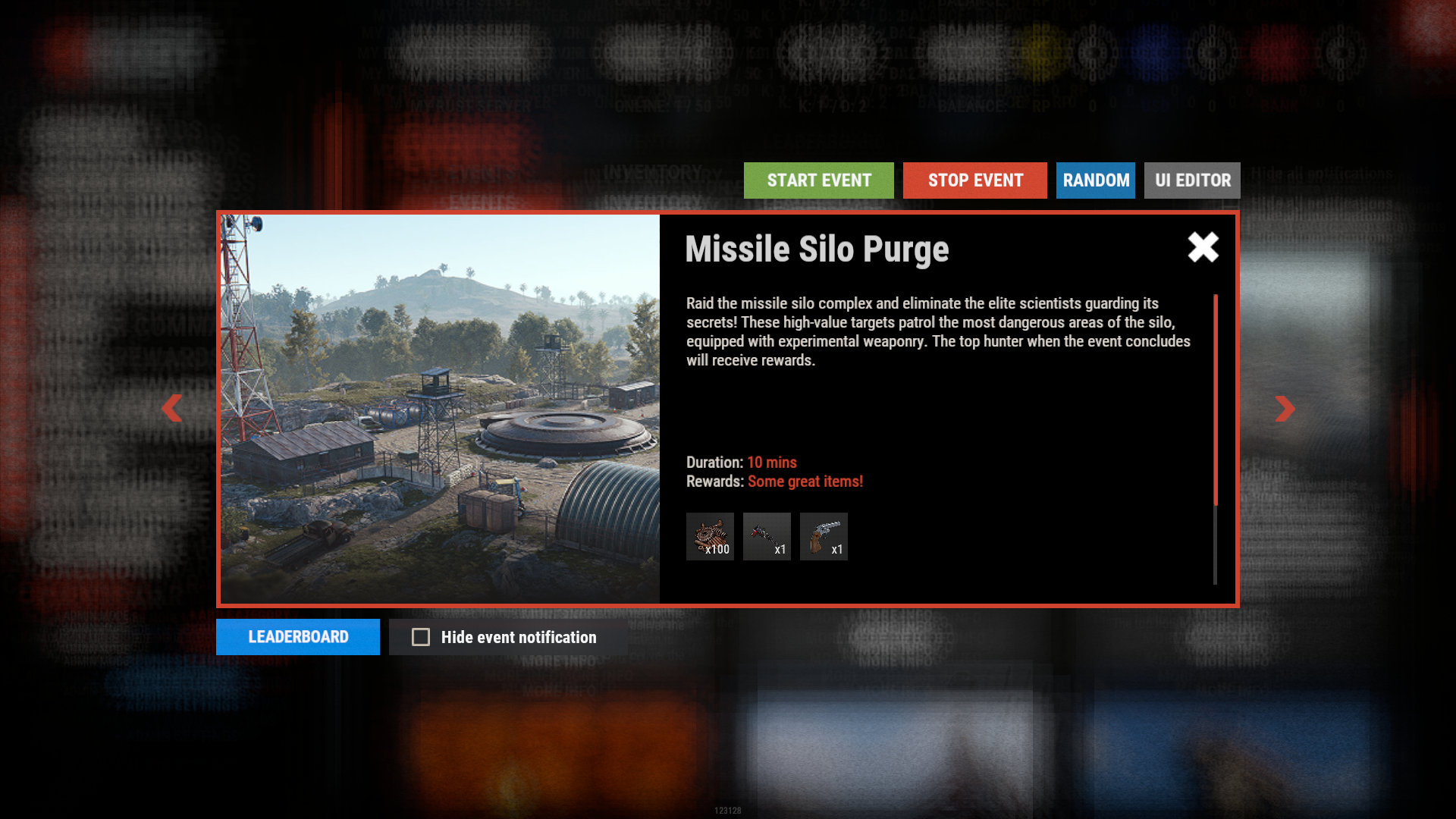The image size is (1456, 819).
Task: Select the revolver x1 reward slot
Action: 824,537
